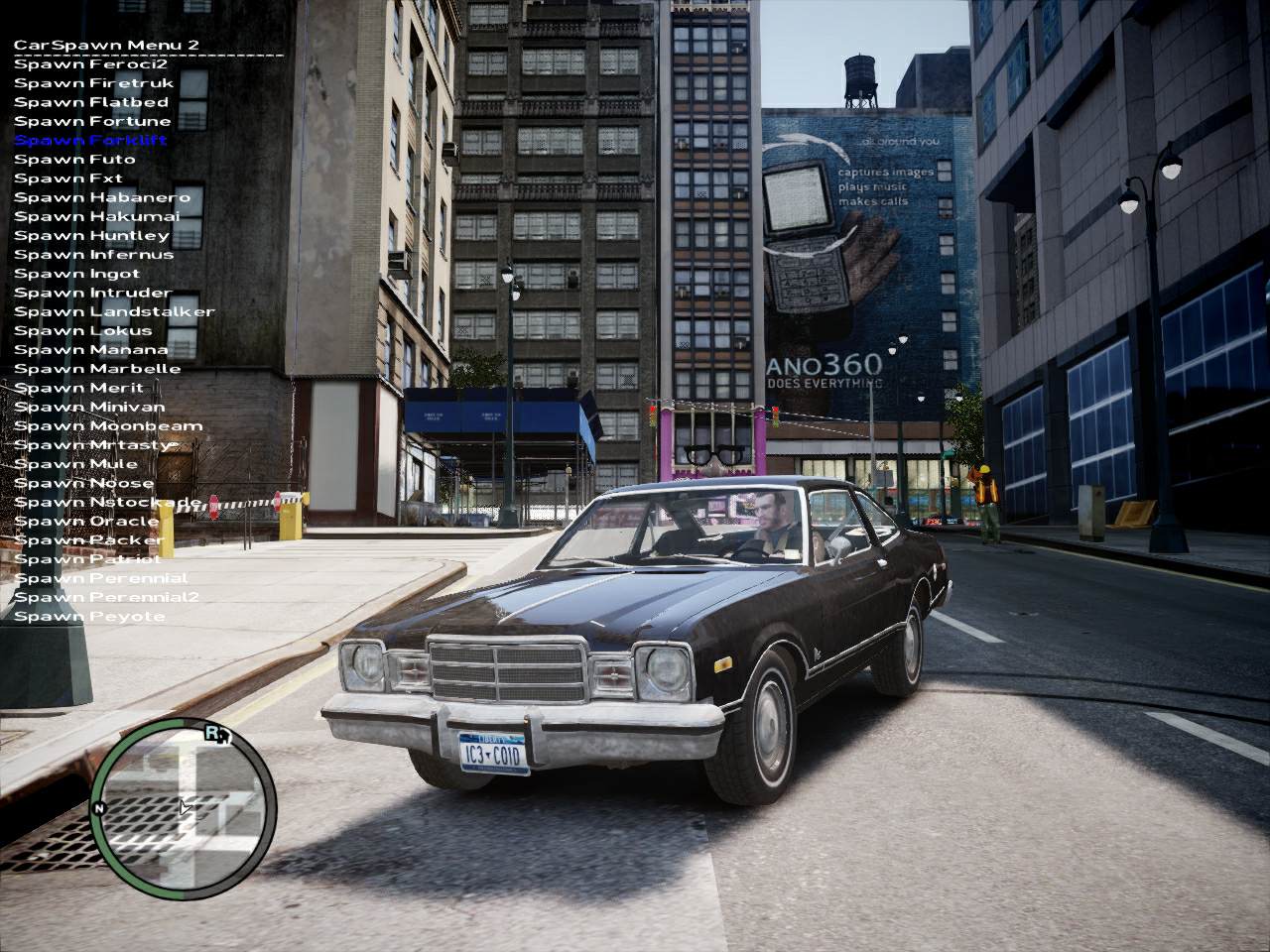This screenshot has height=952, width=1270.
Task: Click Spawn Hakumai in the spawn list
Action: click(x=97, y=216)
